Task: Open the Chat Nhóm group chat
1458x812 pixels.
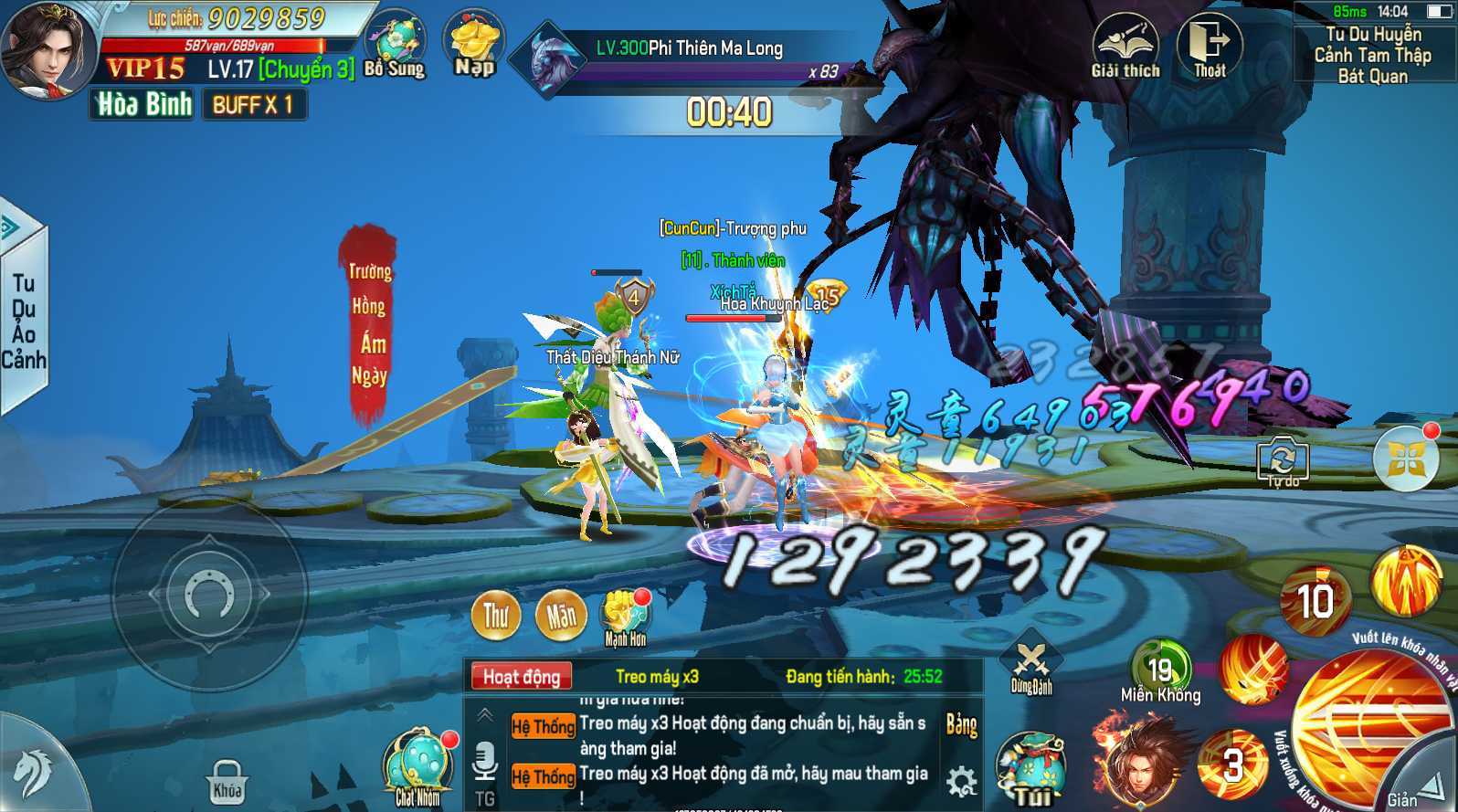Action: tap(418, 767)
